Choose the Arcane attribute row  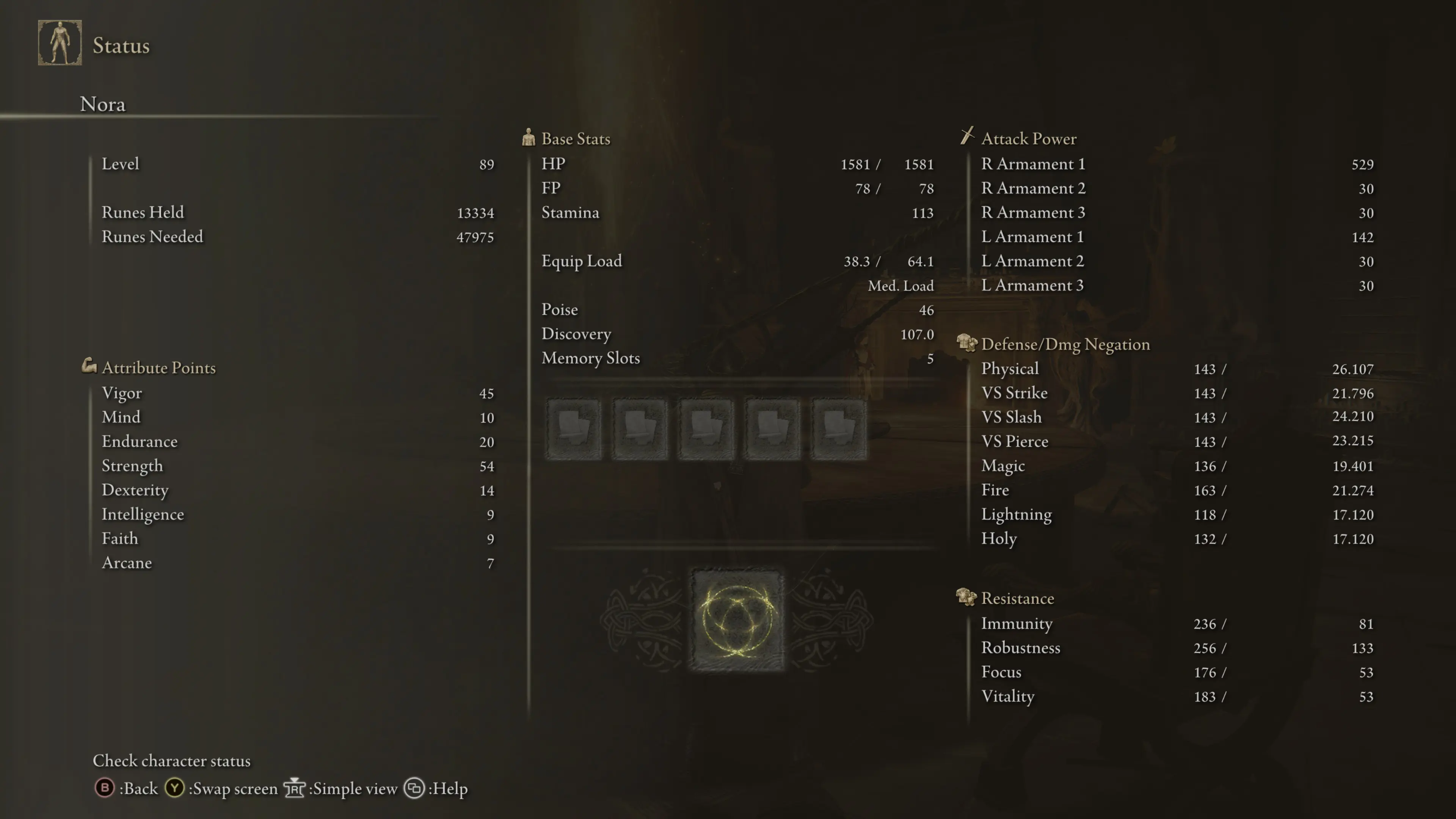click(x=297, y=563)
